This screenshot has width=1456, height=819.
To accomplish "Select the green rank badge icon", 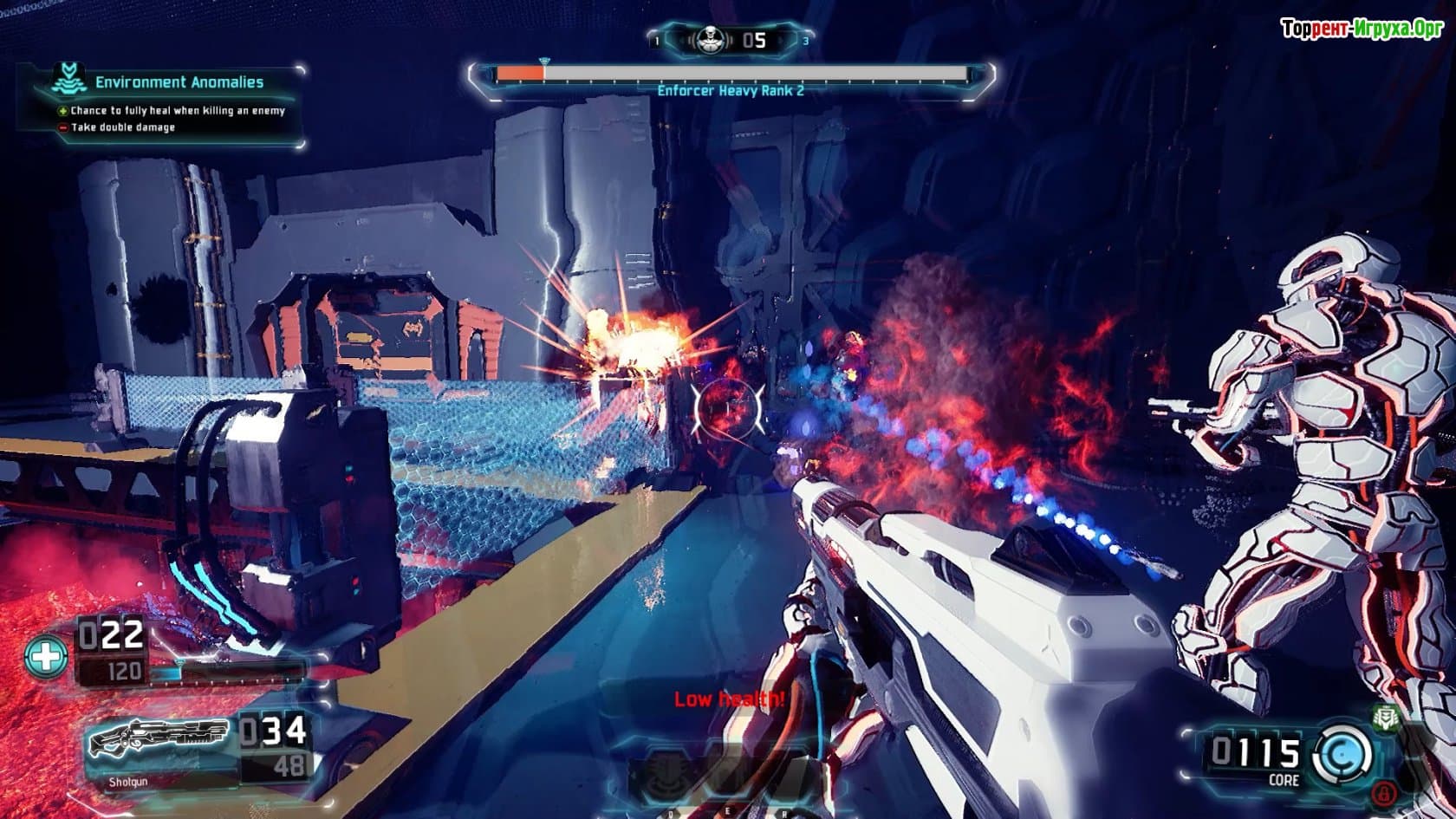I will [1386, 717].
